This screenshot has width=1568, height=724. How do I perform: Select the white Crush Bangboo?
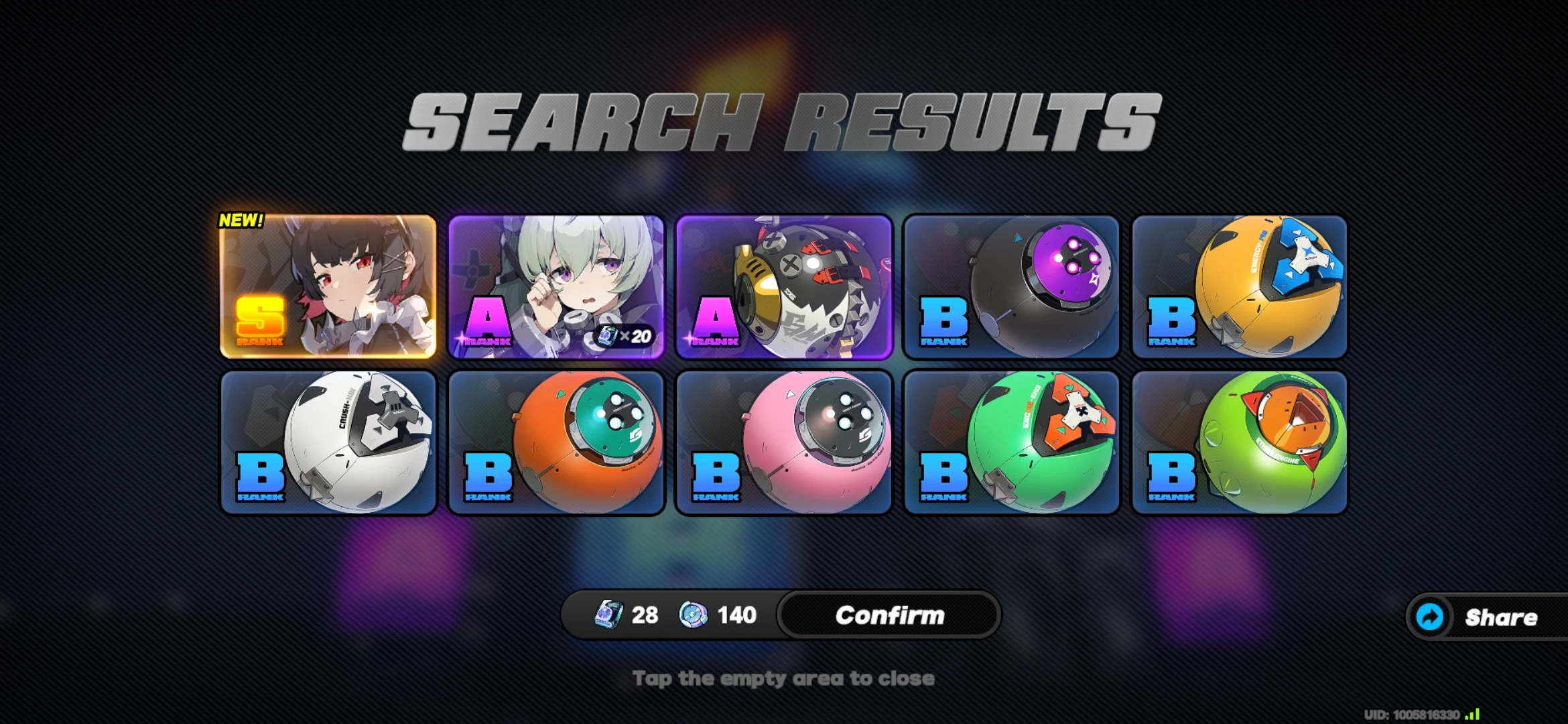(328, 444)
